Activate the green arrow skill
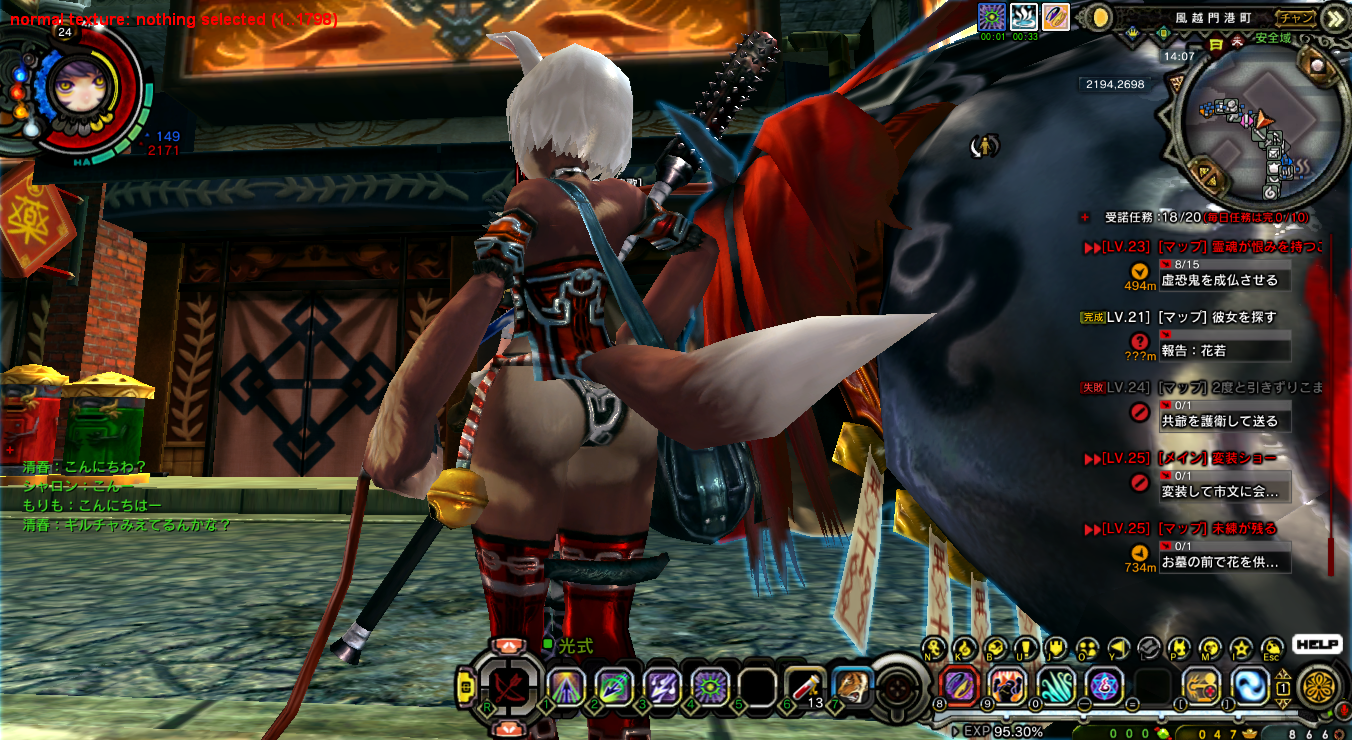Screen dimensions: 1352x740 (614, 686)
